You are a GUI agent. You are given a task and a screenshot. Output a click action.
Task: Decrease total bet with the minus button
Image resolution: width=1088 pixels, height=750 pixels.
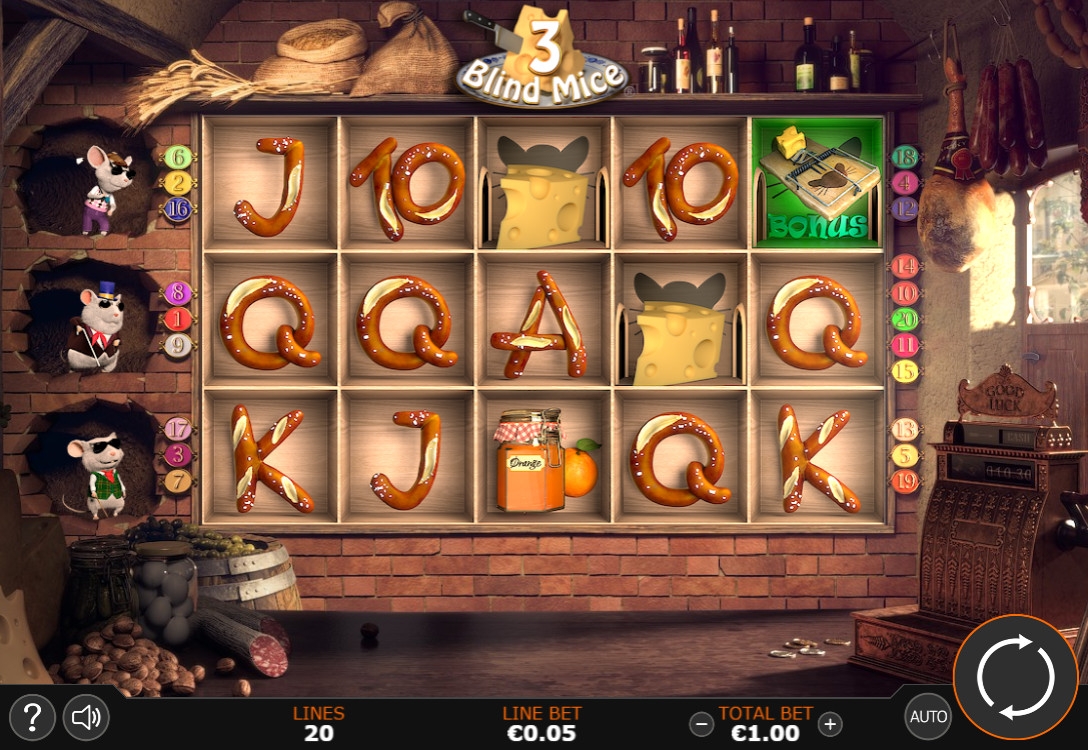tap(703, 723)
